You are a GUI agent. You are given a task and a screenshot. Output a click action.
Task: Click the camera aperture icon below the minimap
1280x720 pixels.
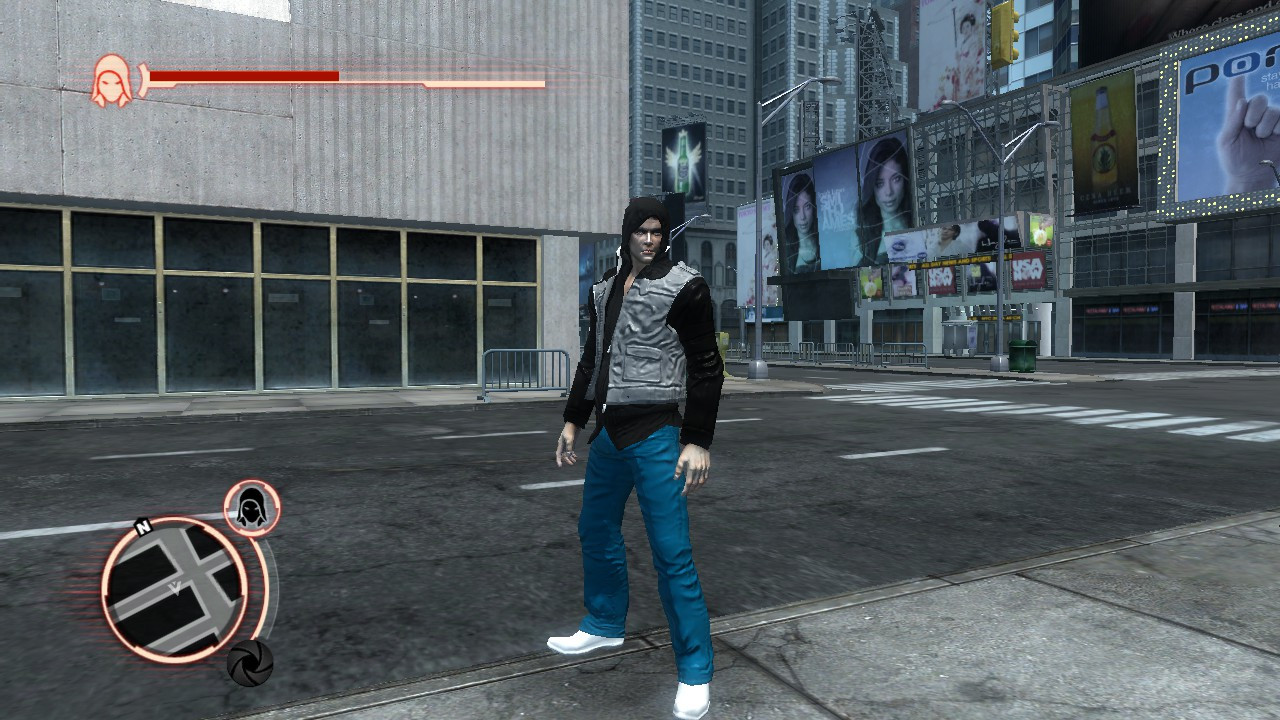[249, 662]
